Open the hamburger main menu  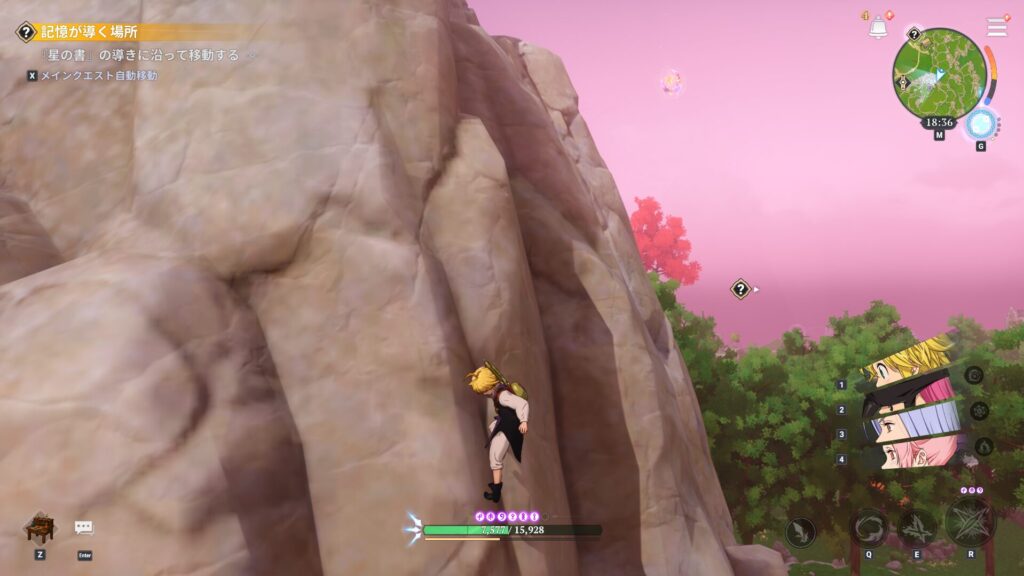click(997, 27)
